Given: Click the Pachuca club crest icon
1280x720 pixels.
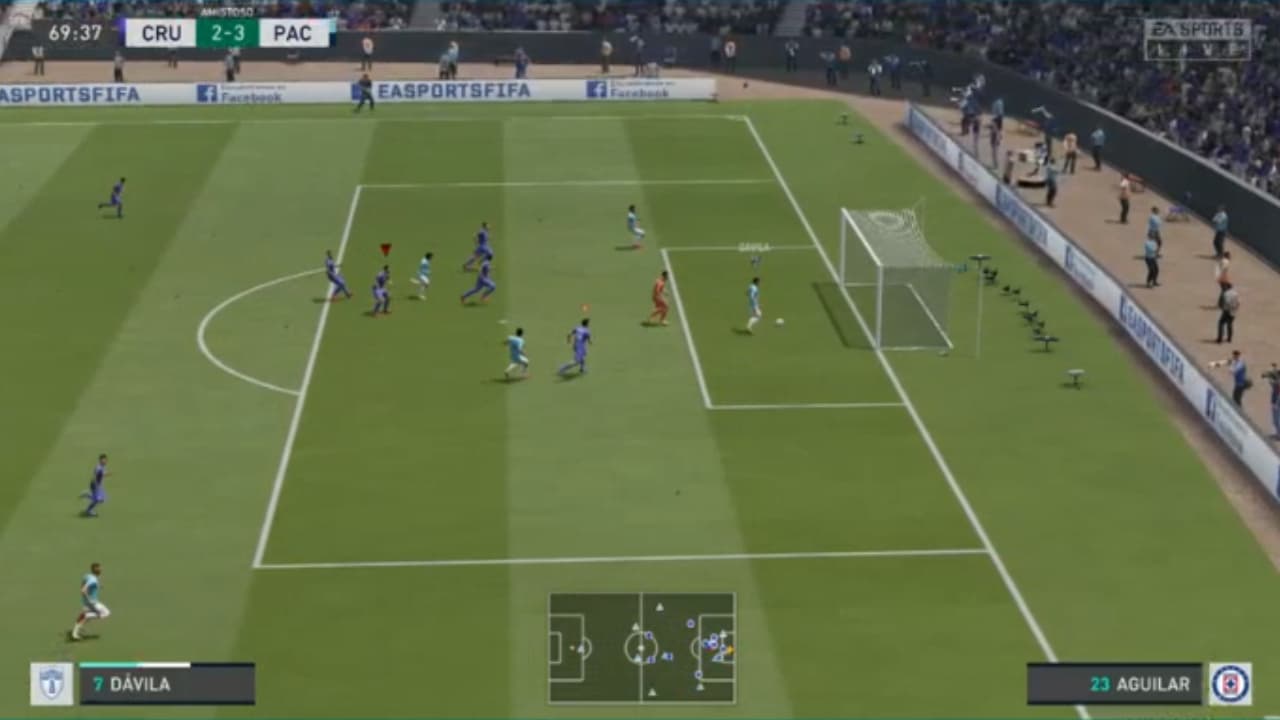Looking at the screenshot, I should tap(50, 685).
